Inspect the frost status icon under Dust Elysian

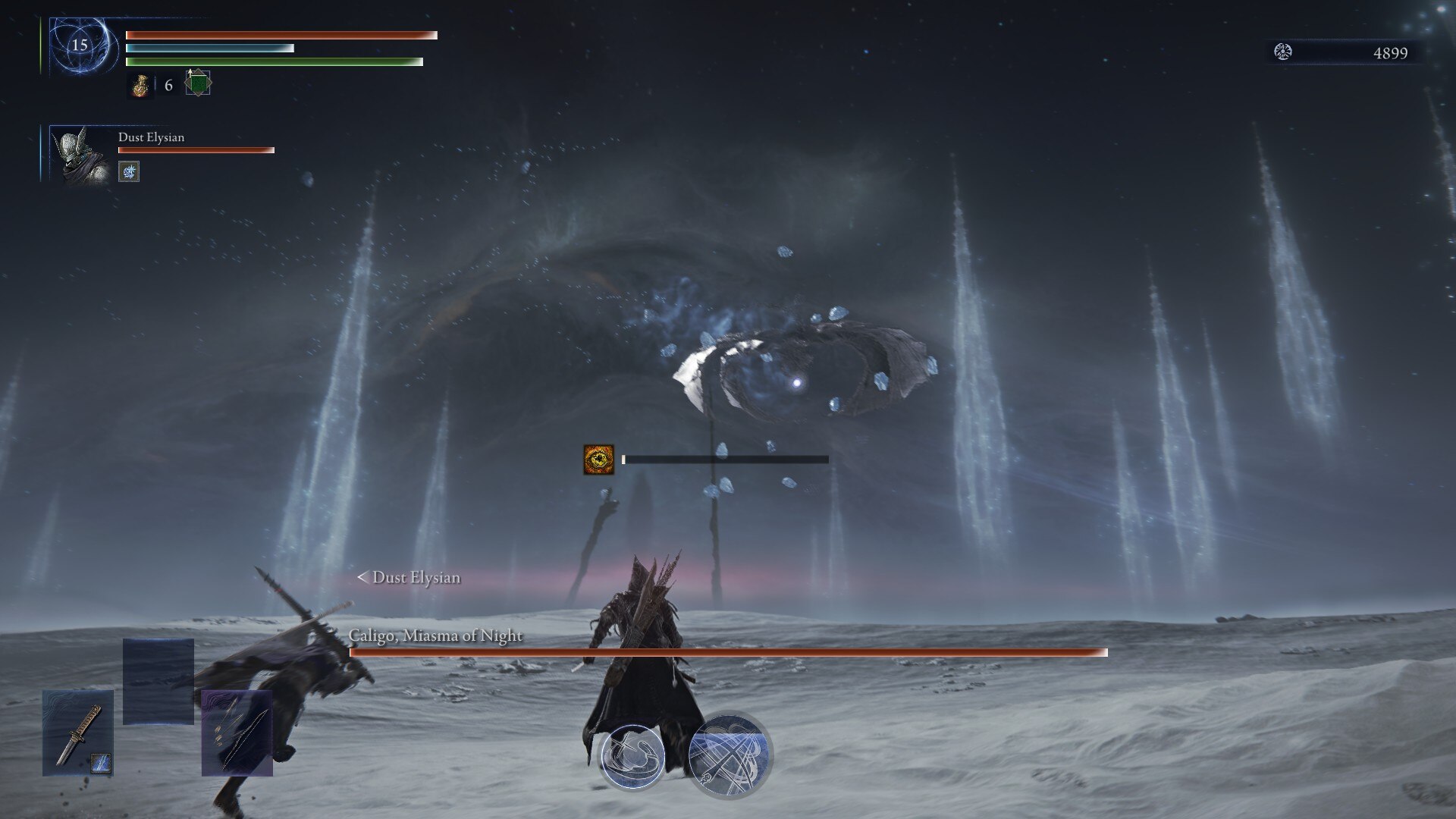pyautogui.click(x=129, y=172)
